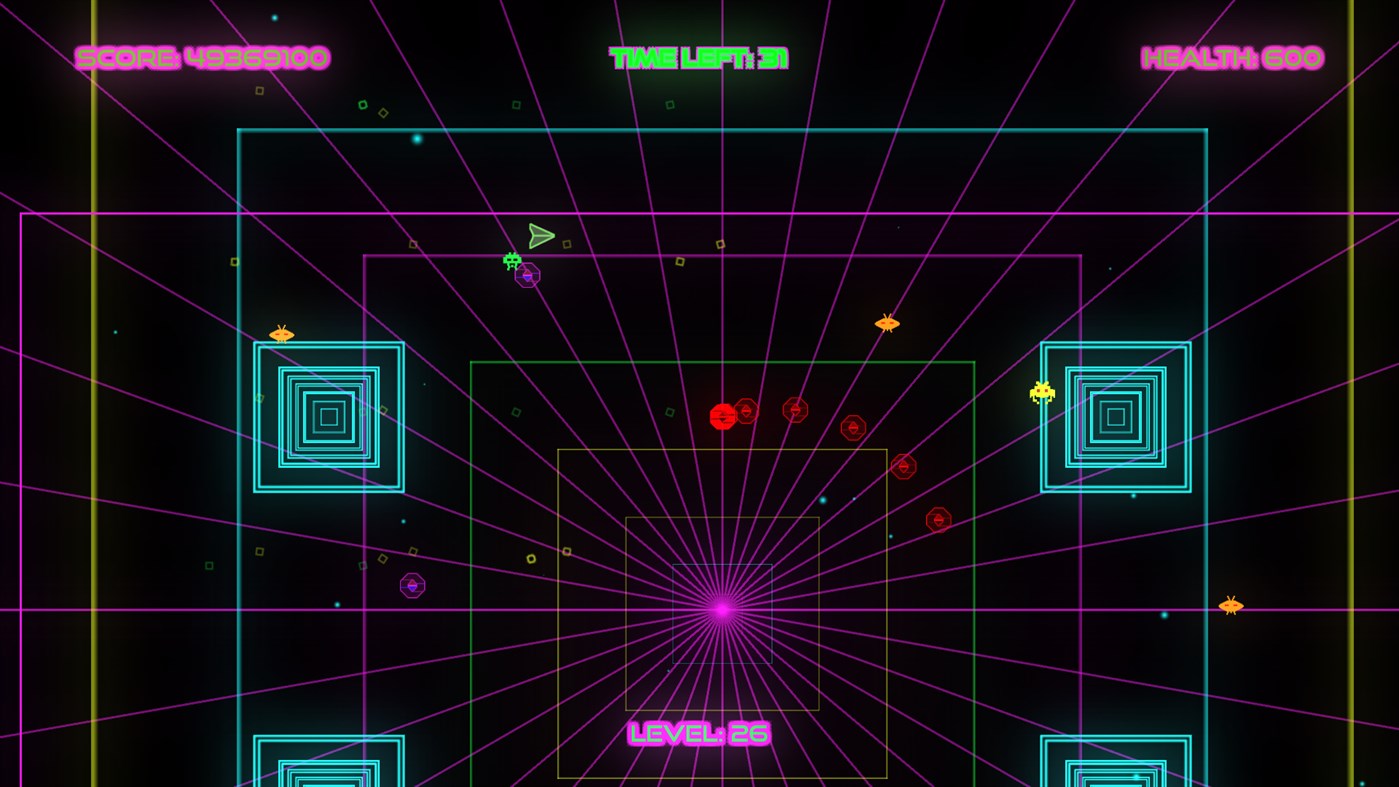Click the LEVEL: 26 label

[x=698, y=733]
